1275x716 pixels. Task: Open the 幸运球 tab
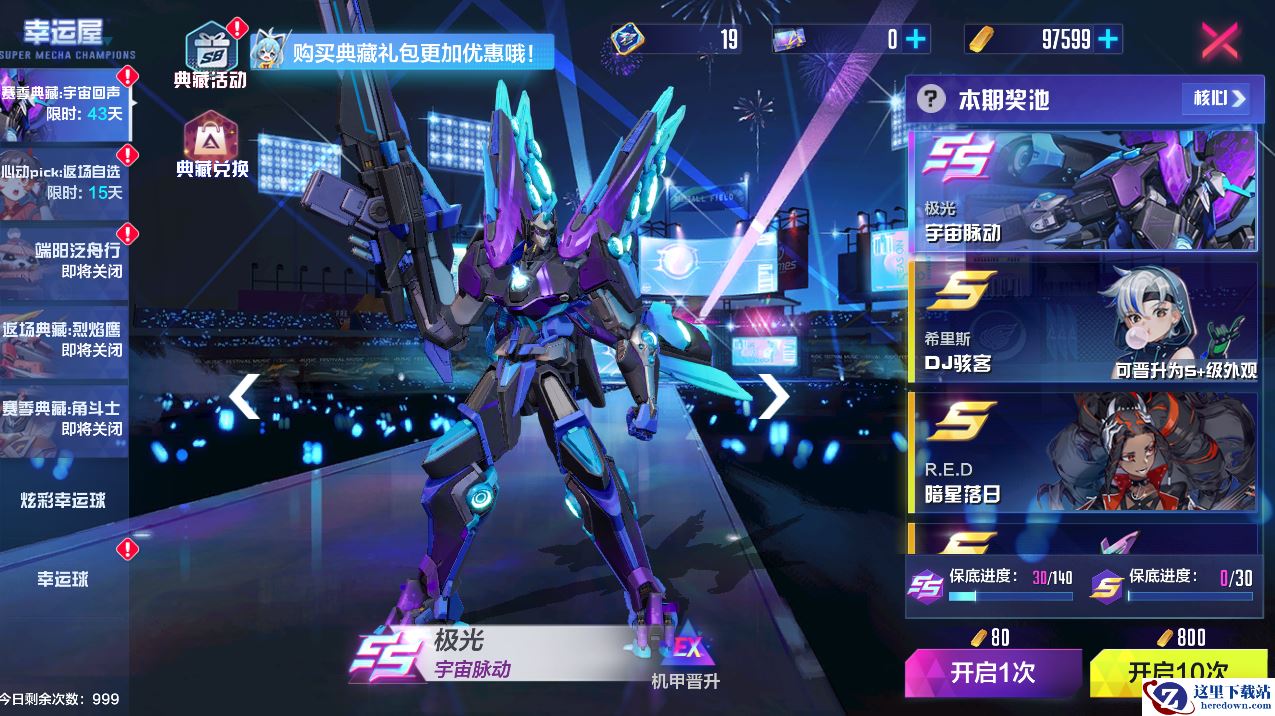pyautogui.click(x=64, y=579)
